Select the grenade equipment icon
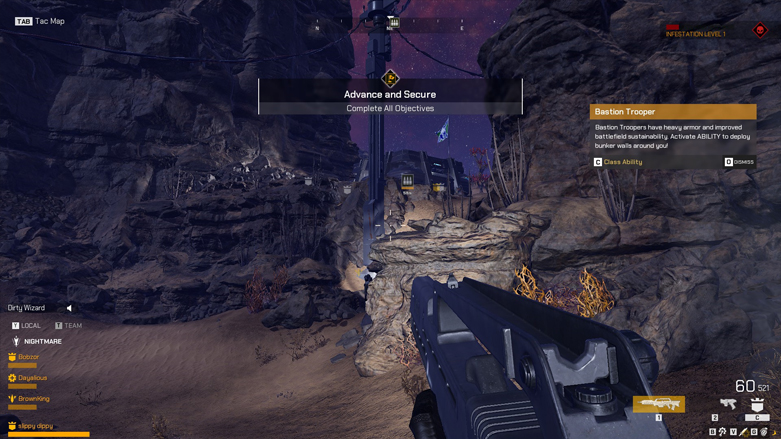The height and width of the screenshot is (439, 781). click(764, 432)
